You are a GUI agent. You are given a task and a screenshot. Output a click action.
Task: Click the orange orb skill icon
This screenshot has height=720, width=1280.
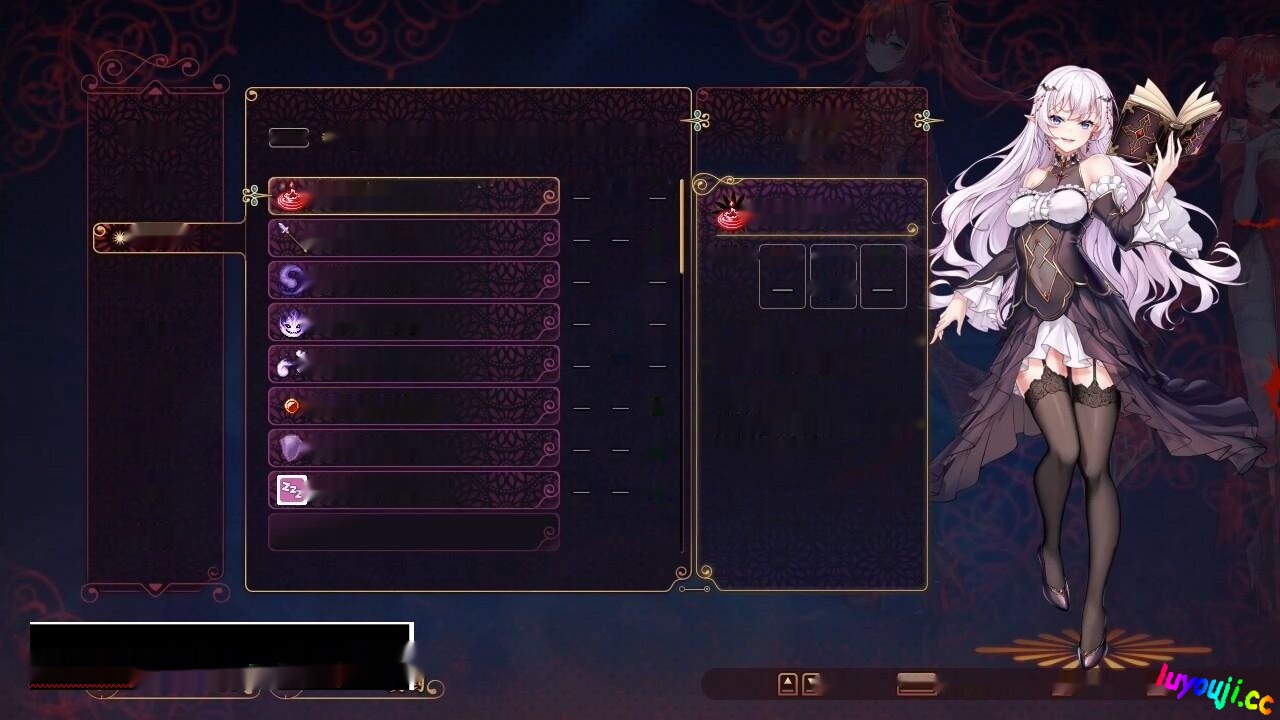click(x=291, y=406)
